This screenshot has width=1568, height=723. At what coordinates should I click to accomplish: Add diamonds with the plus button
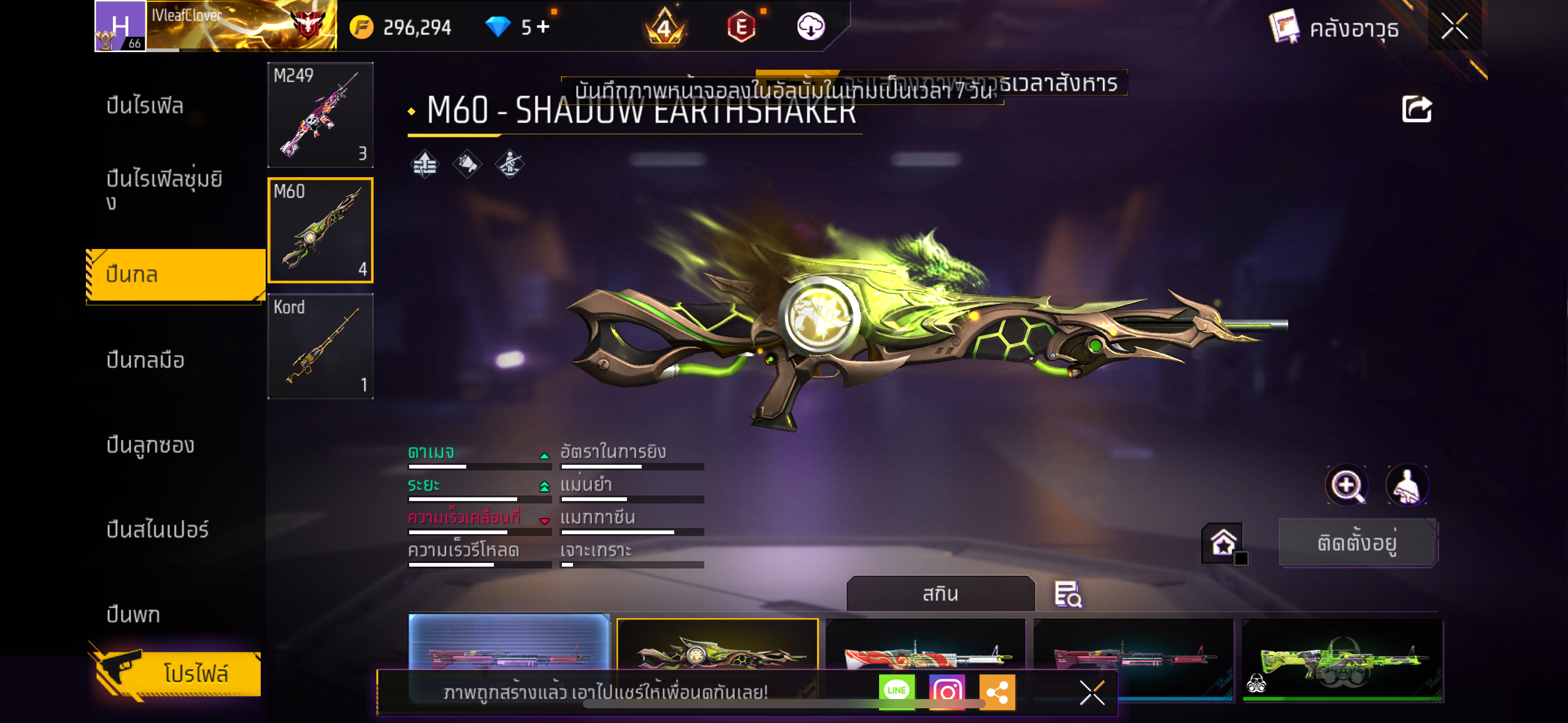(x=543, y=26)
